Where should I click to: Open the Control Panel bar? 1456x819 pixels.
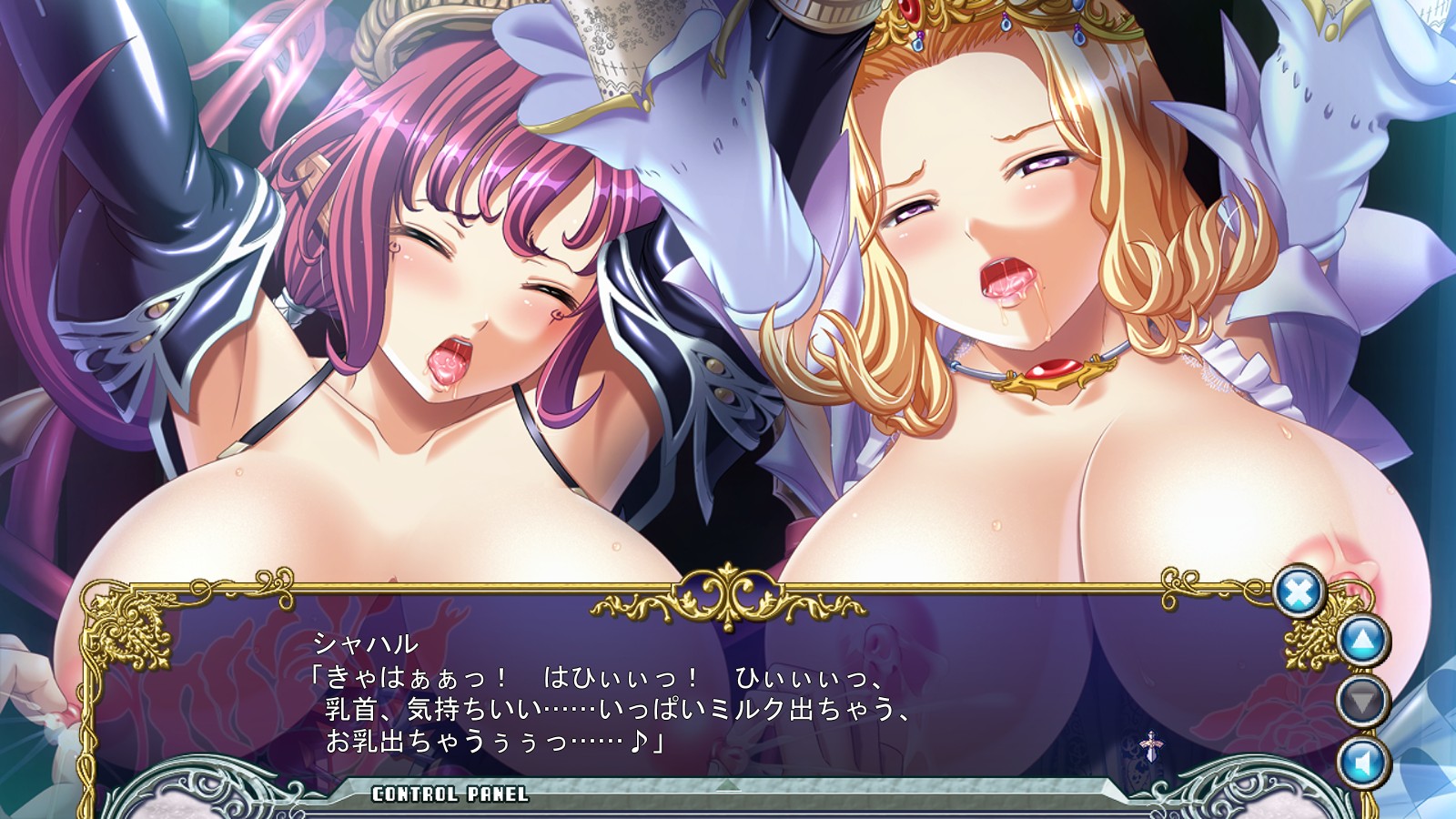click(450, 794)
